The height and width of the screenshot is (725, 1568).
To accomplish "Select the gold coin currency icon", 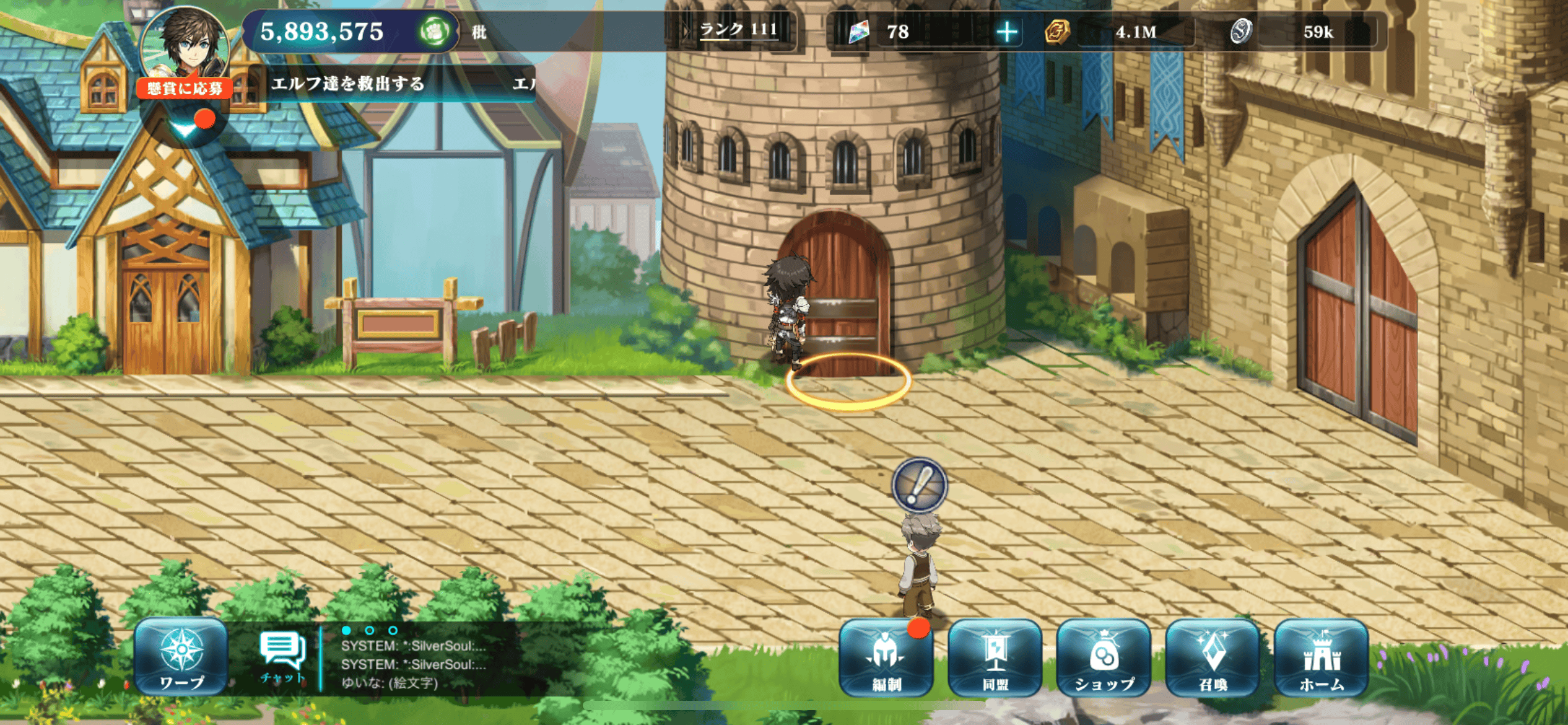I will click(x=1056, y=32).
